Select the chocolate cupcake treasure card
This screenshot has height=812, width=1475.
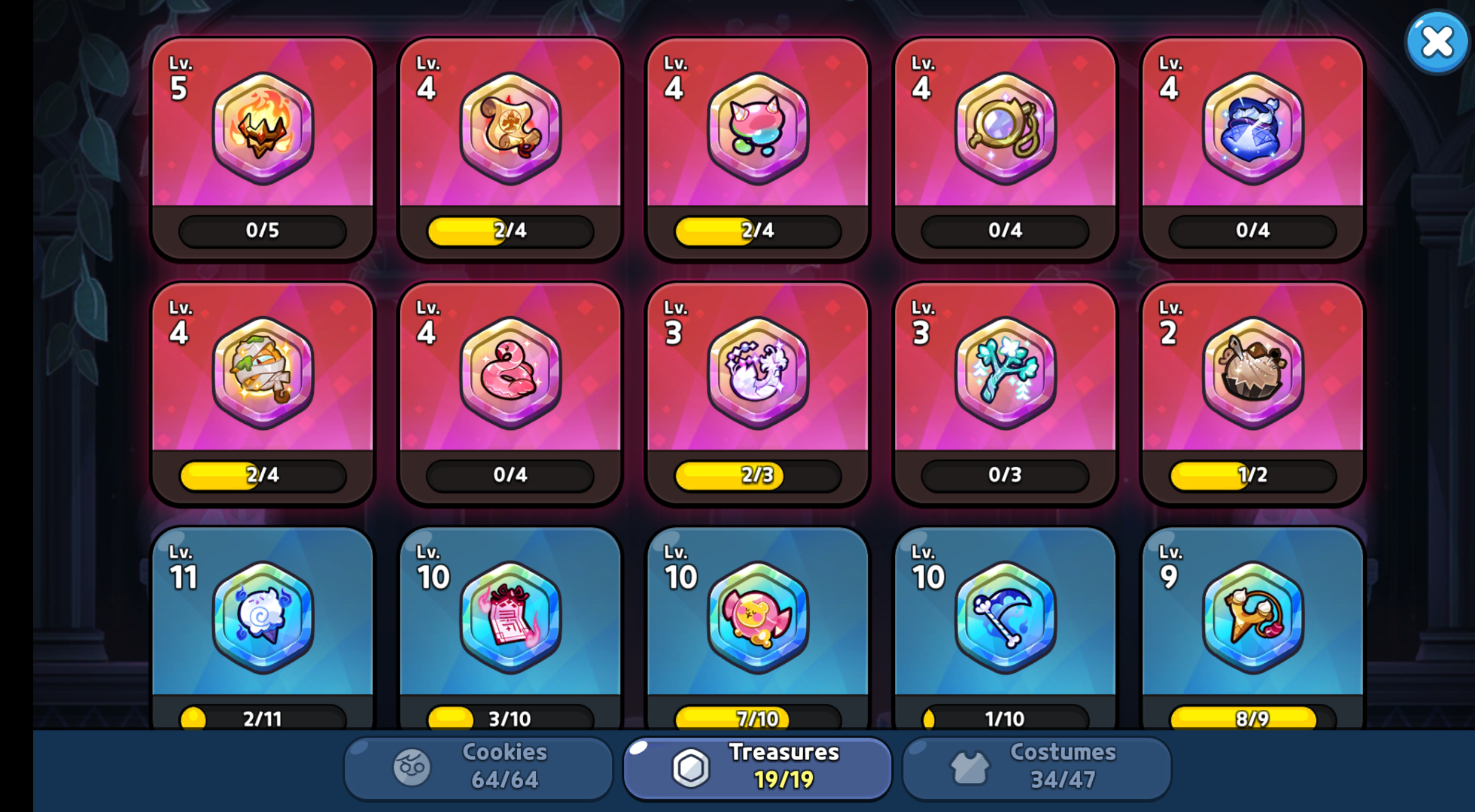(x=1252, y=393)
